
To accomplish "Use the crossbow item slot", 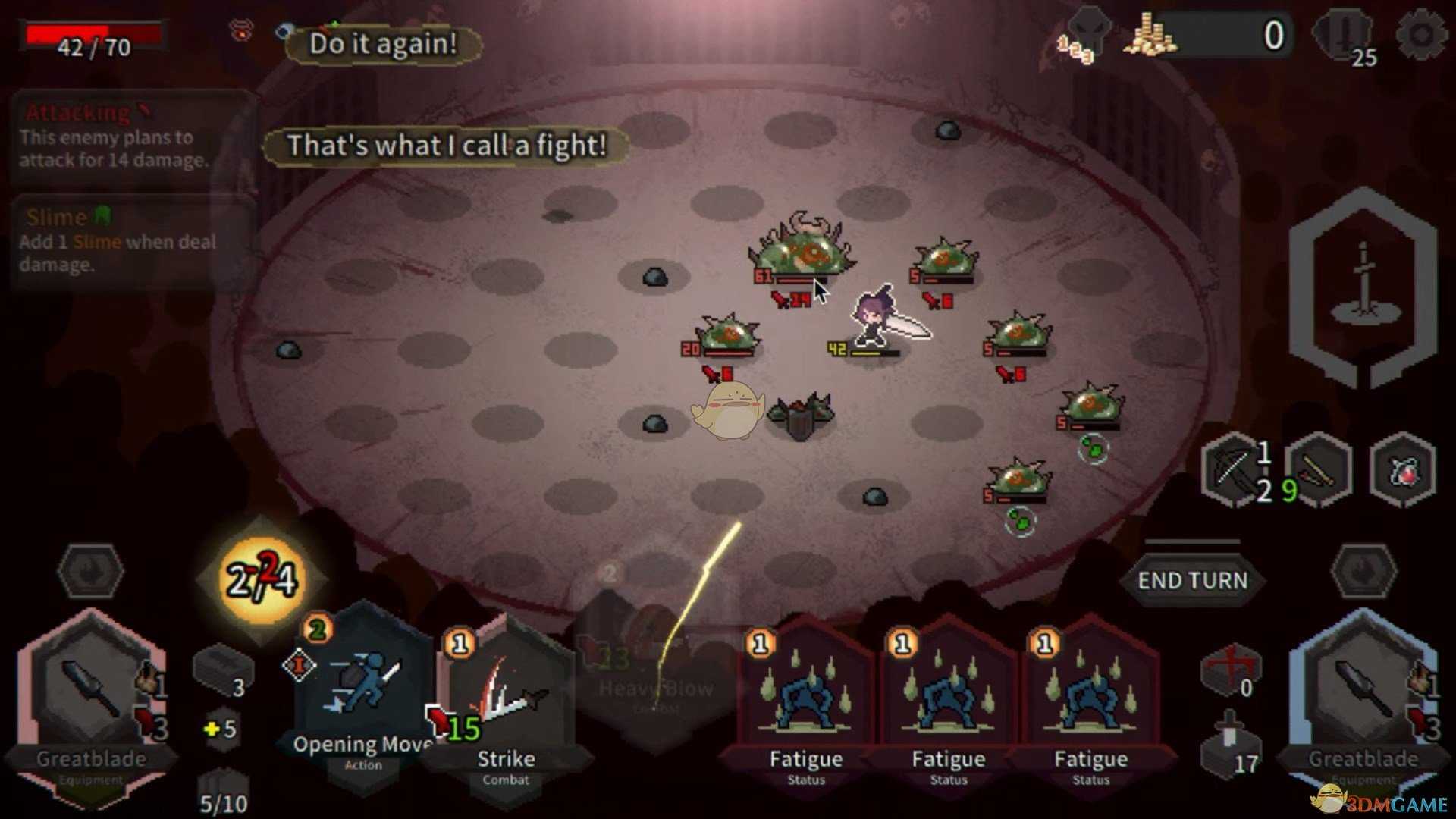I will click(x=1234, y=470).
